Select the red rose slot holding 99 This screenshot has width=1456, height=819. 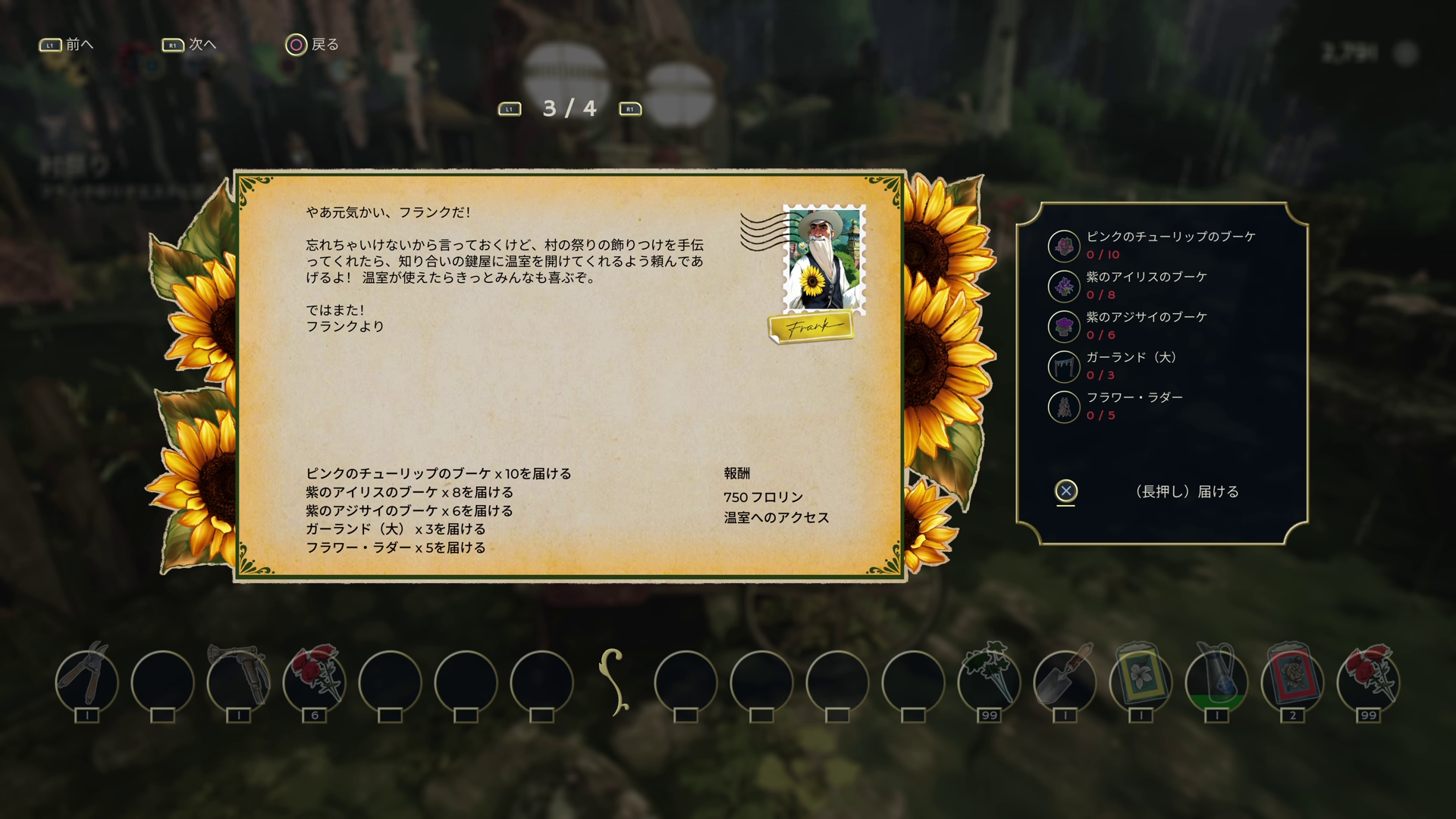click(1368, 681)
